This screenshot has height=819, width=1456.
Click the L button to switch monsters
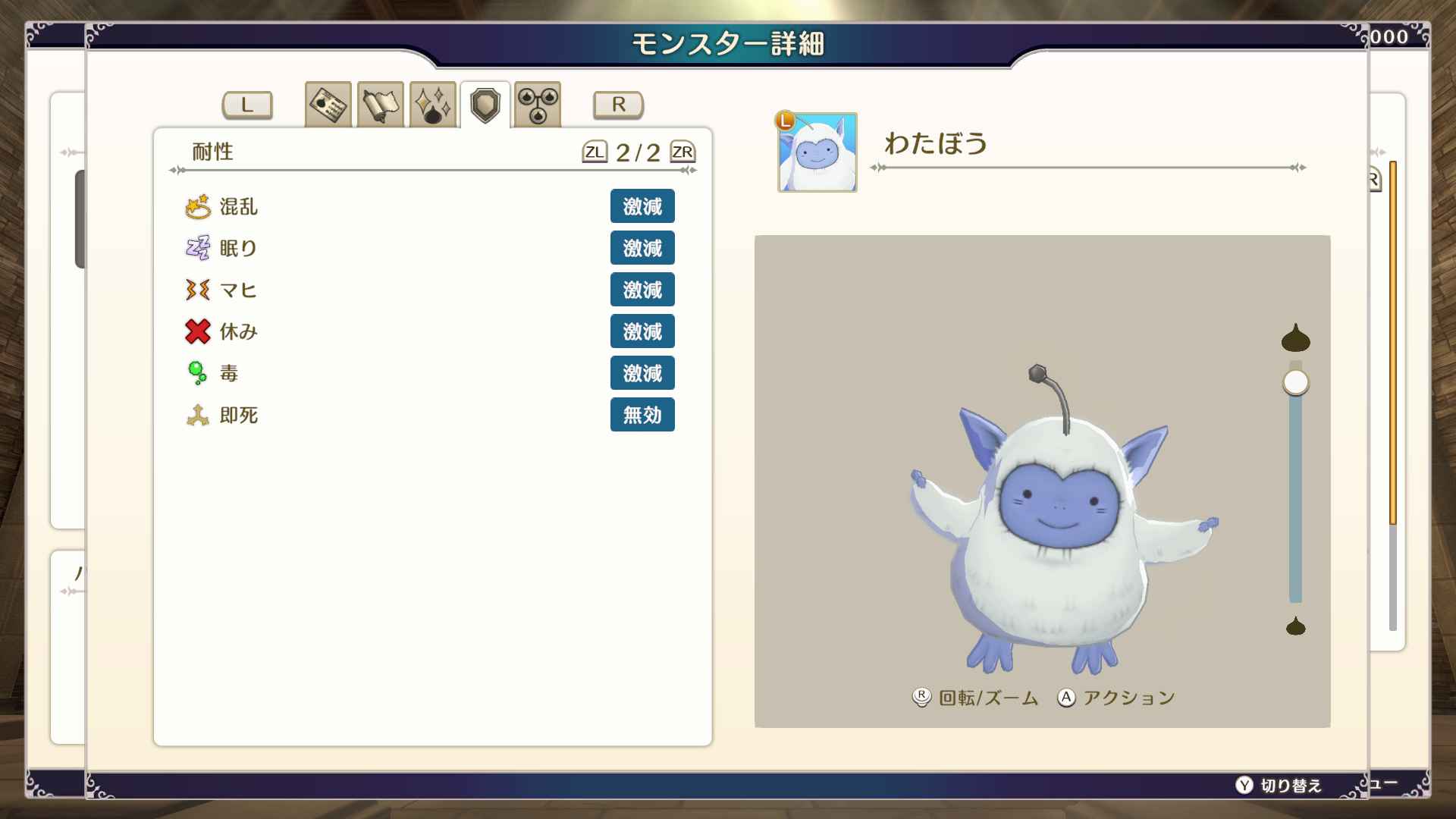(246, 105)
